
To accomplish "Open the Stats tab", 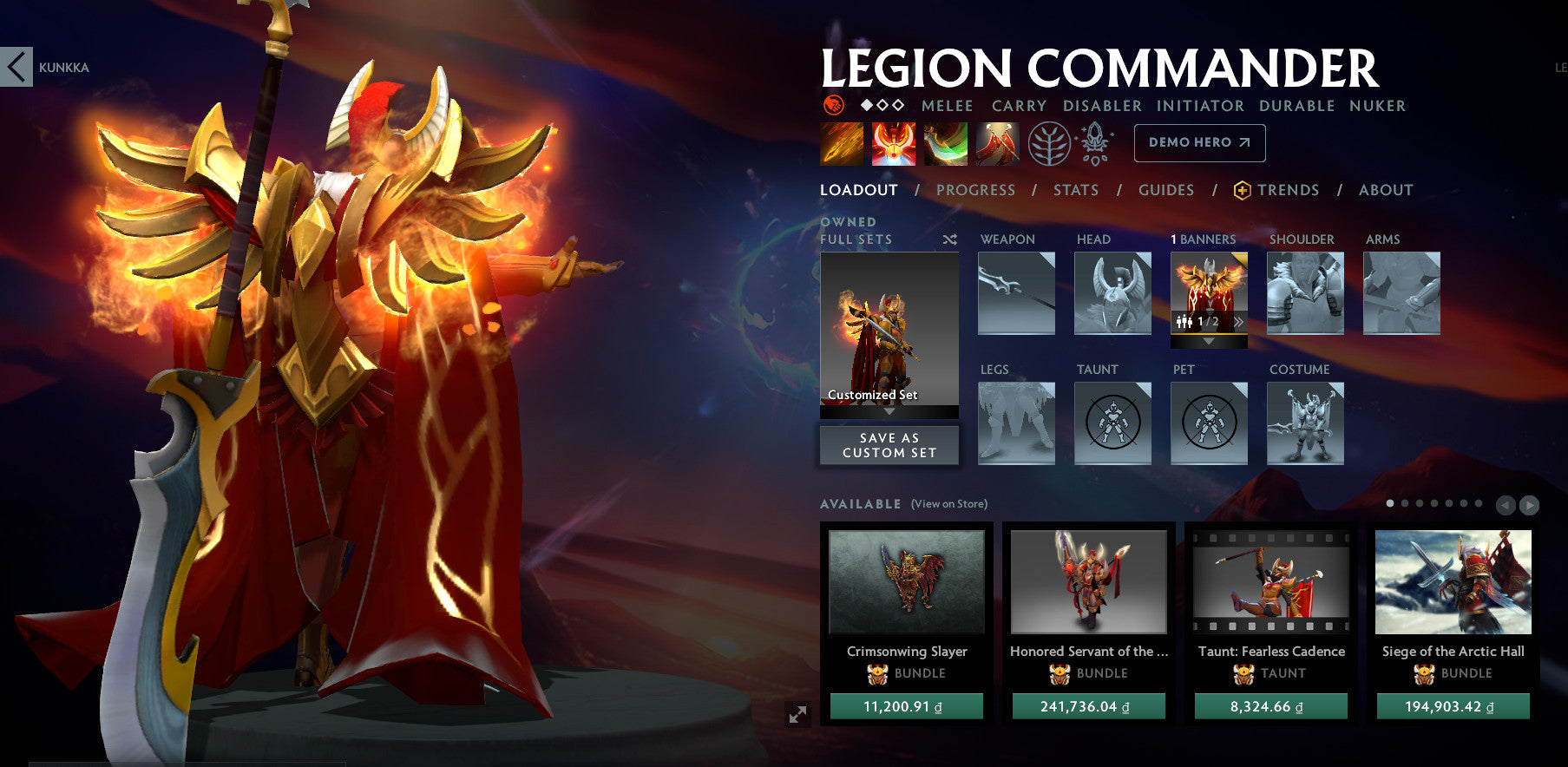I will click(x=1076, y=190).
